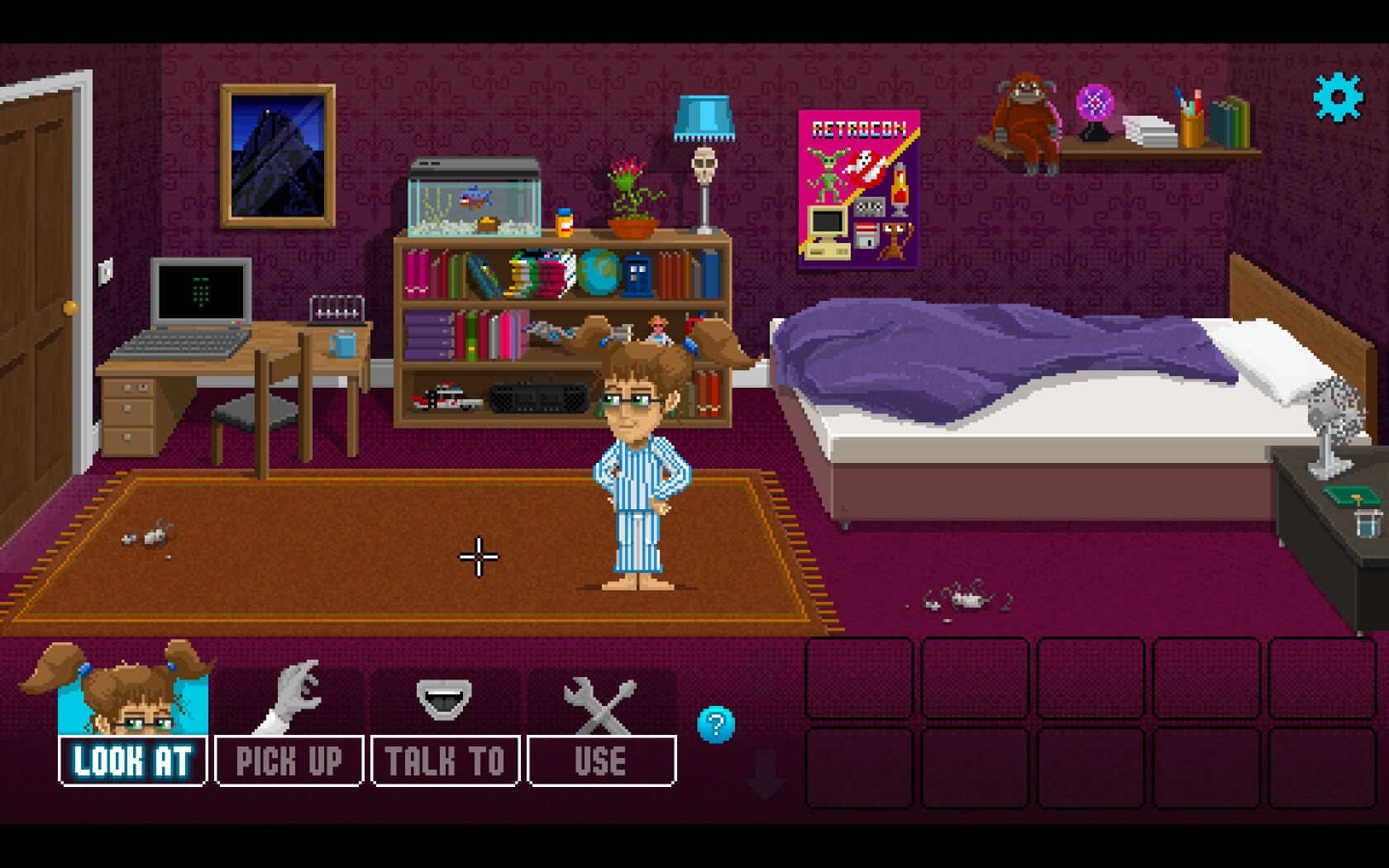The height and width of the screenshot is (868, 1389).
Task: Open the help question mark
Action: coord(716,725)
